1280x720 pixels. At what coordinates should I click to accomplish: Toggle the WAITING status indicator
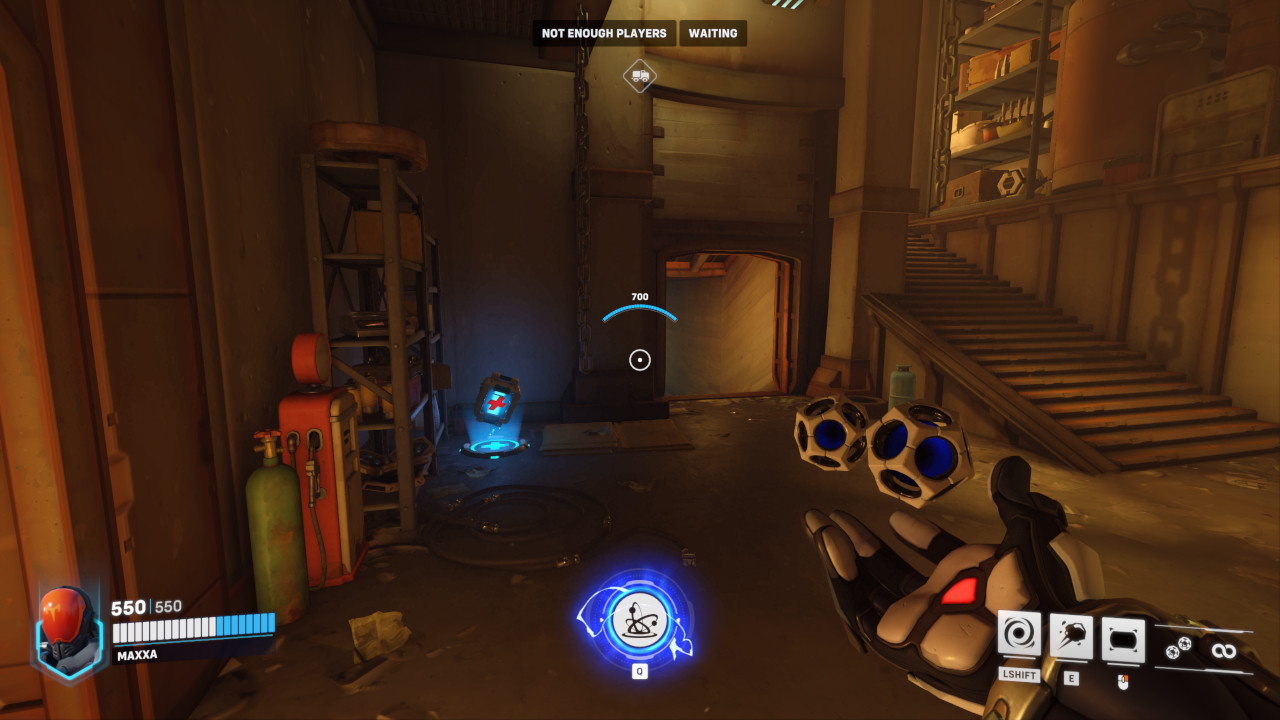pos(712,33)
